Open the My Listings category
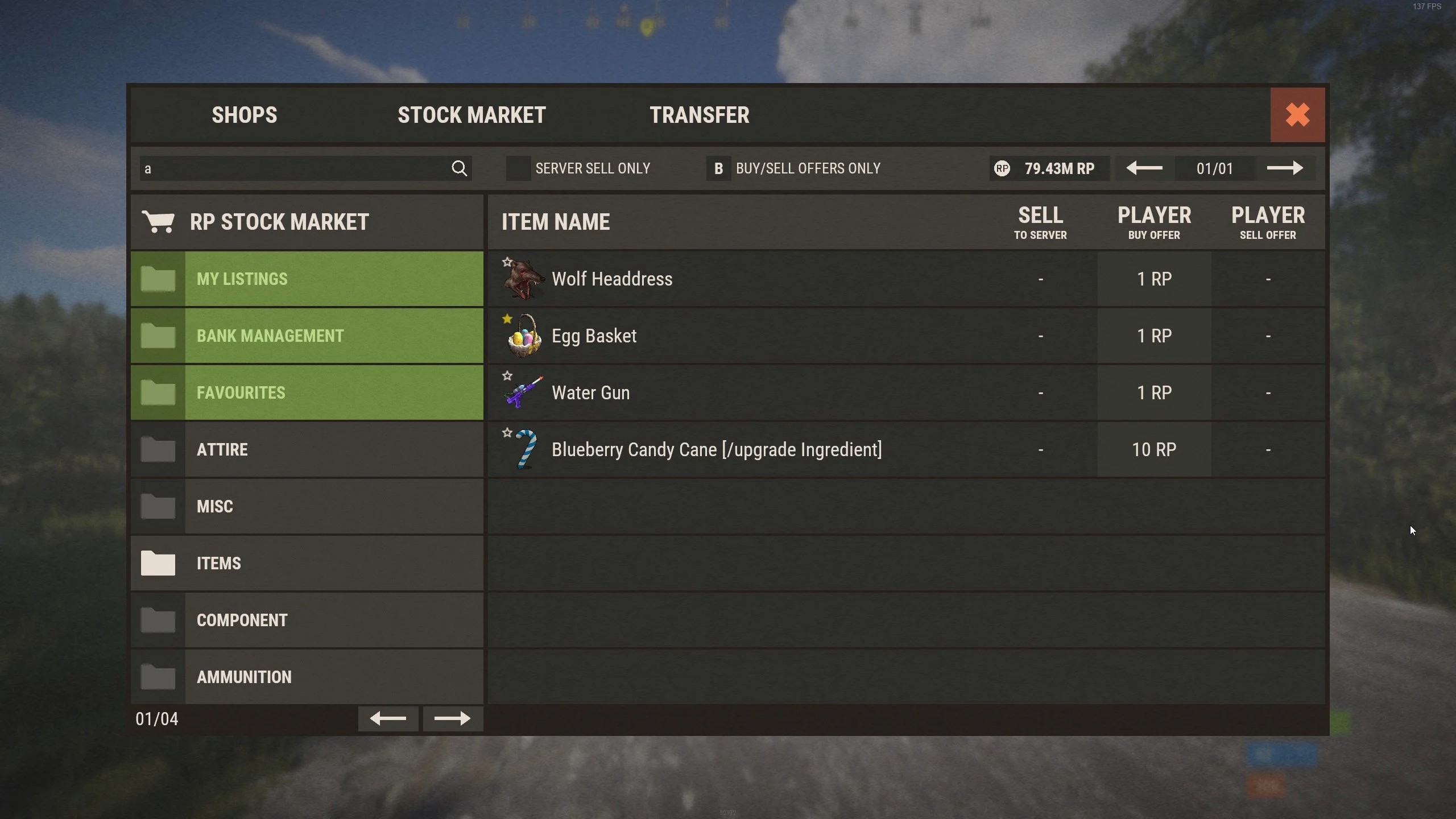This screenshot has height=819, width=1456. (307, 279)
